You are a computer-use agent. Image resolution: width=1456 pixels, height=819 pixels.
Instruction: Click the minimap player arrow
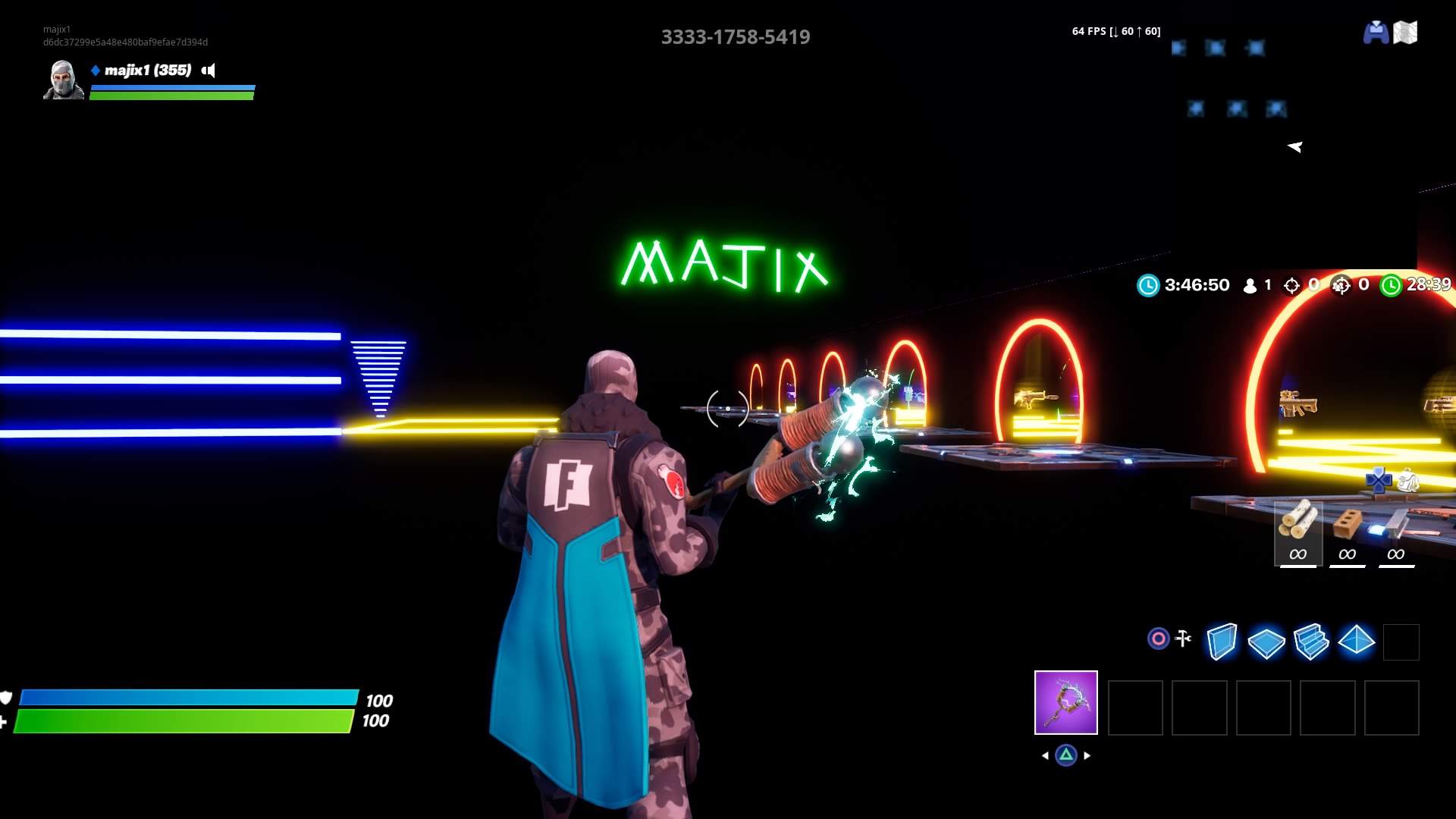pos(1294,146)
